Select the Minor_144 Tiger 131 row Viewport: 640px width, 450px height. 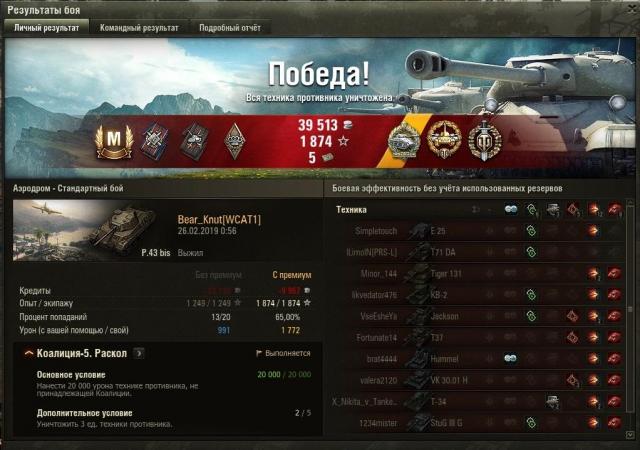click(x=478, y=273)
